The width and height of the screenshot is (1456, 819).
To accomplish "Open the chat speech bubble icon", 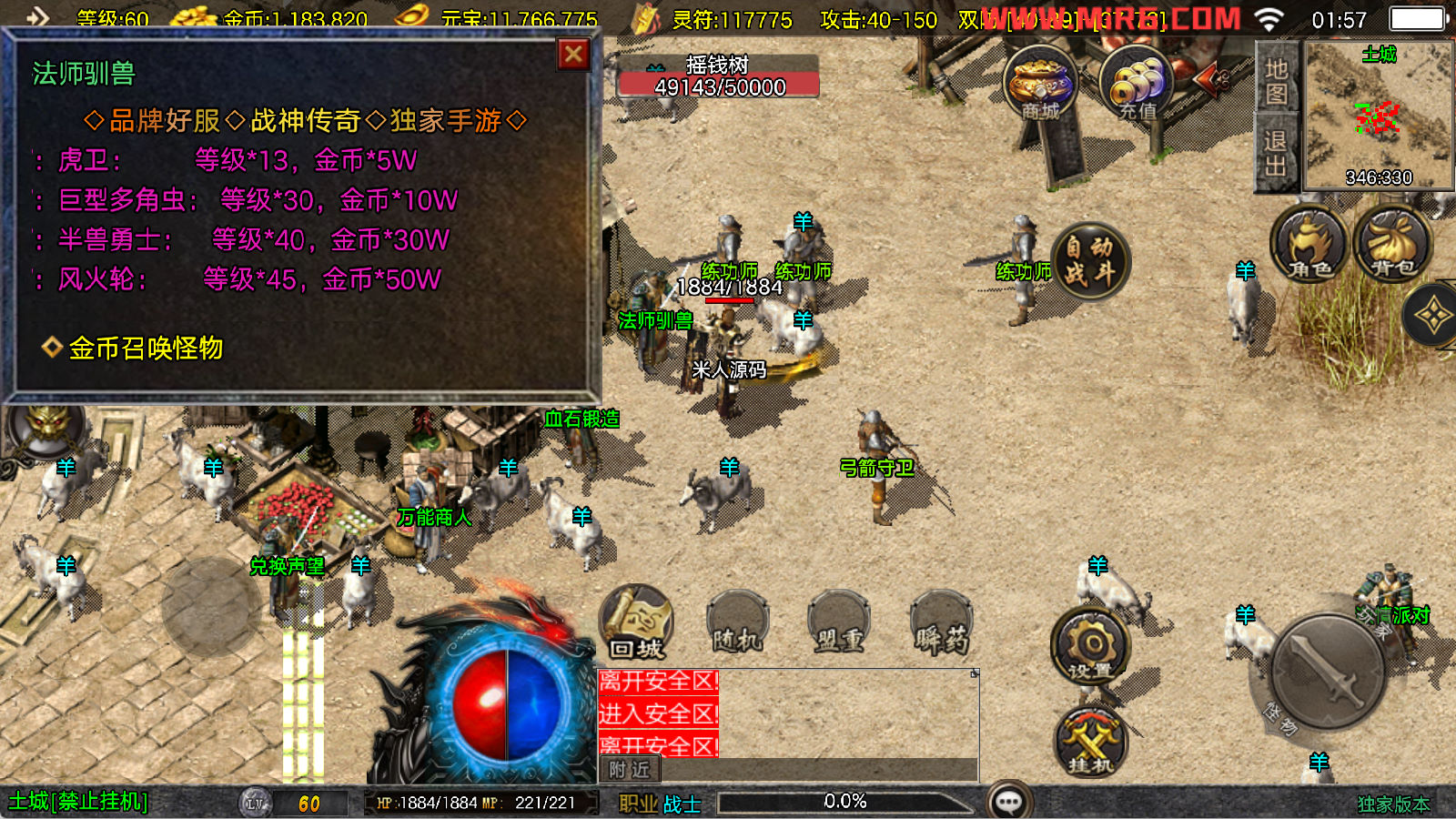I will coord(1009,802).
